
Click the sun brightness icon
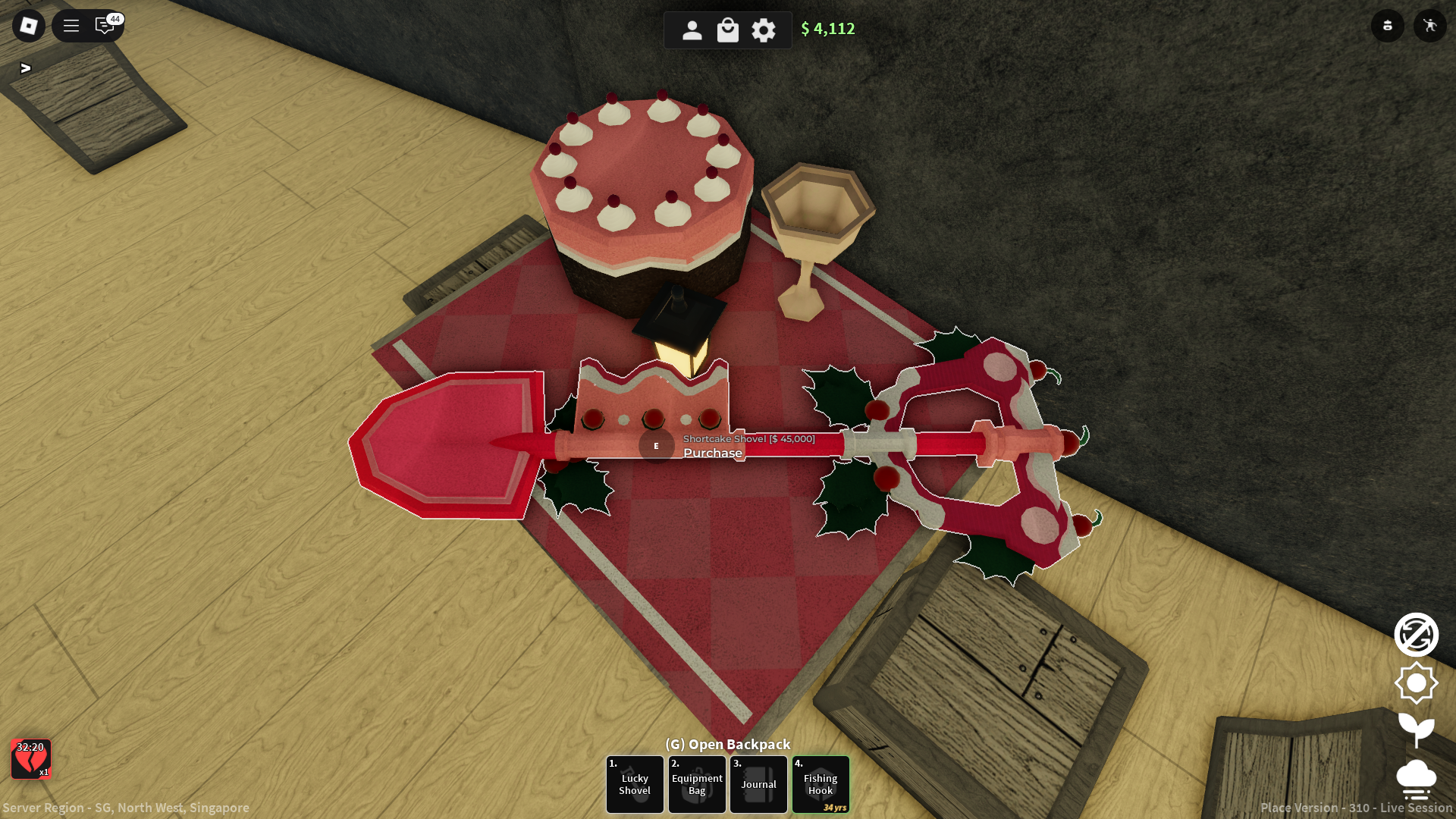pyautogui.click(x=1416, y=683)
